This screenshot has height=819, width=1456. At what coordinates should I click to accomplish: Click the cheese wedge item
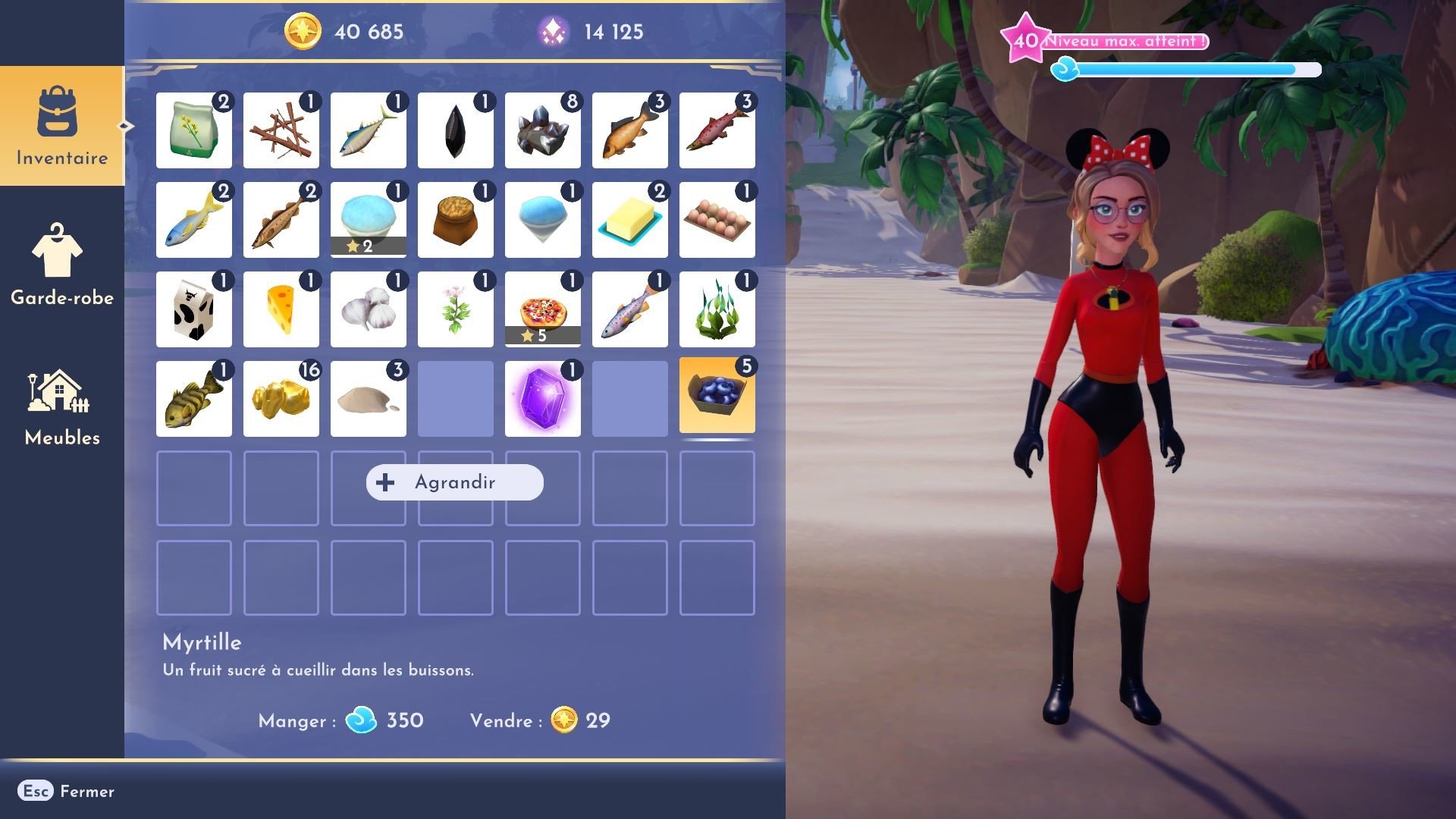(x=281, y=309)
